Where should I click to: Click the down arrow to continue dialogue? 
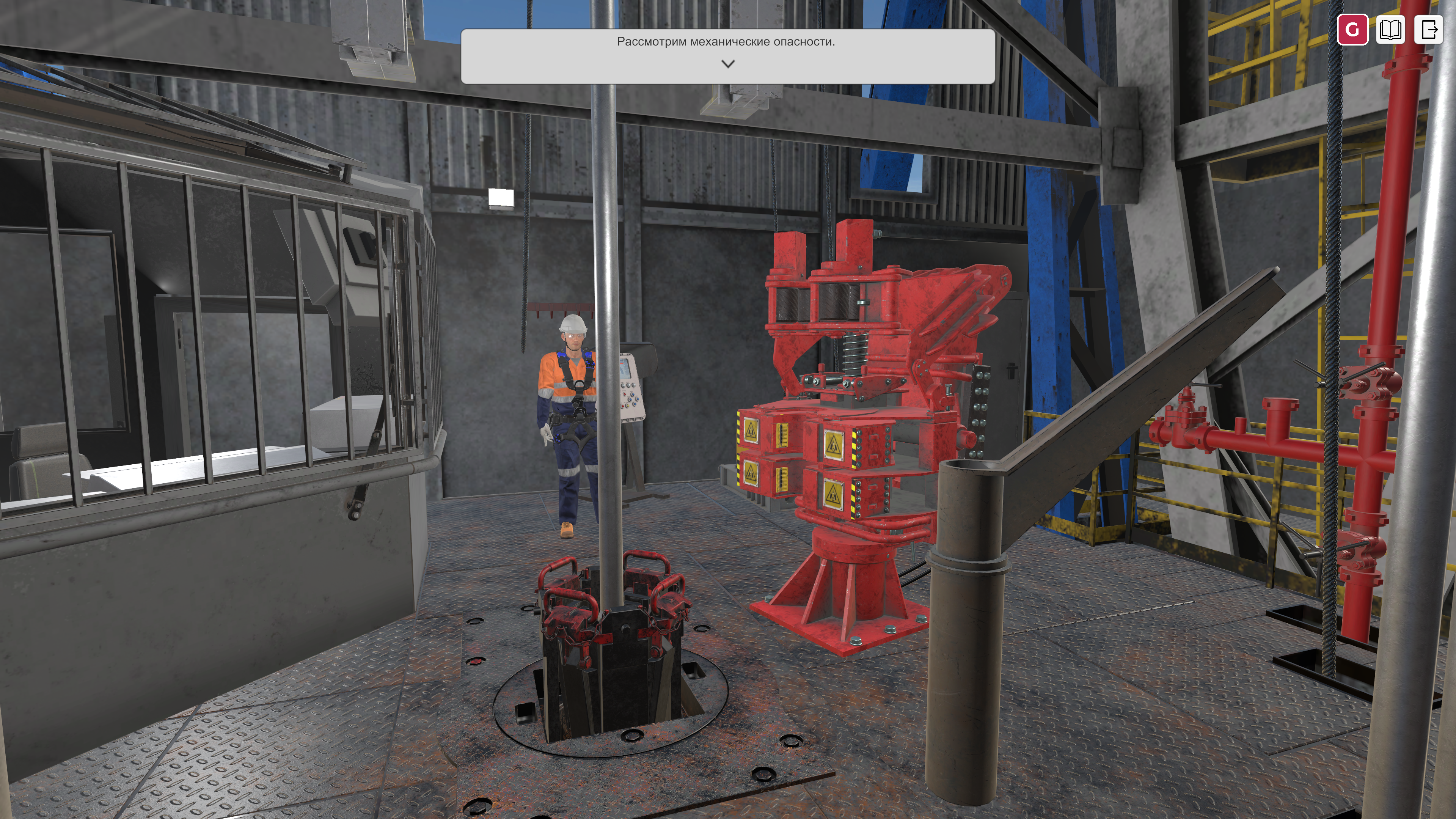tap(728, 64)
